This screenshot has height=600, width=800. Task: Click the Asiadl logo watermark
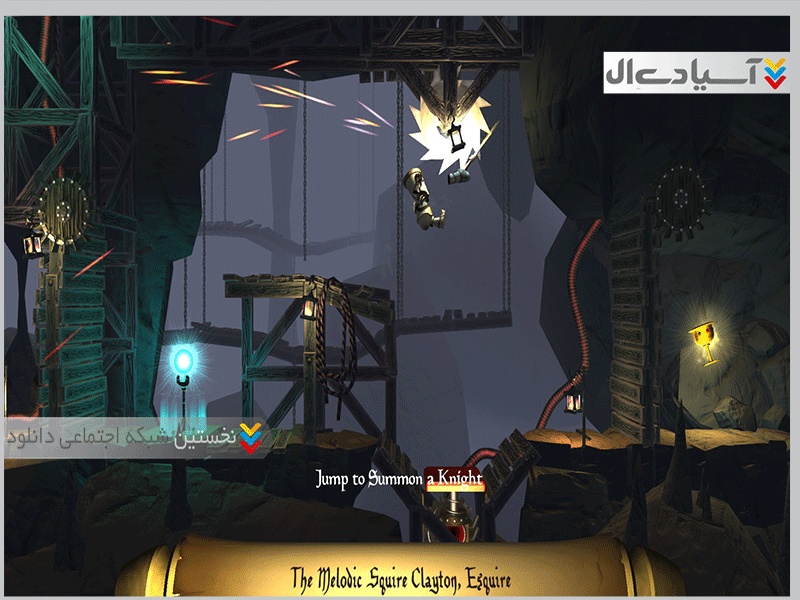pos(696,73)
